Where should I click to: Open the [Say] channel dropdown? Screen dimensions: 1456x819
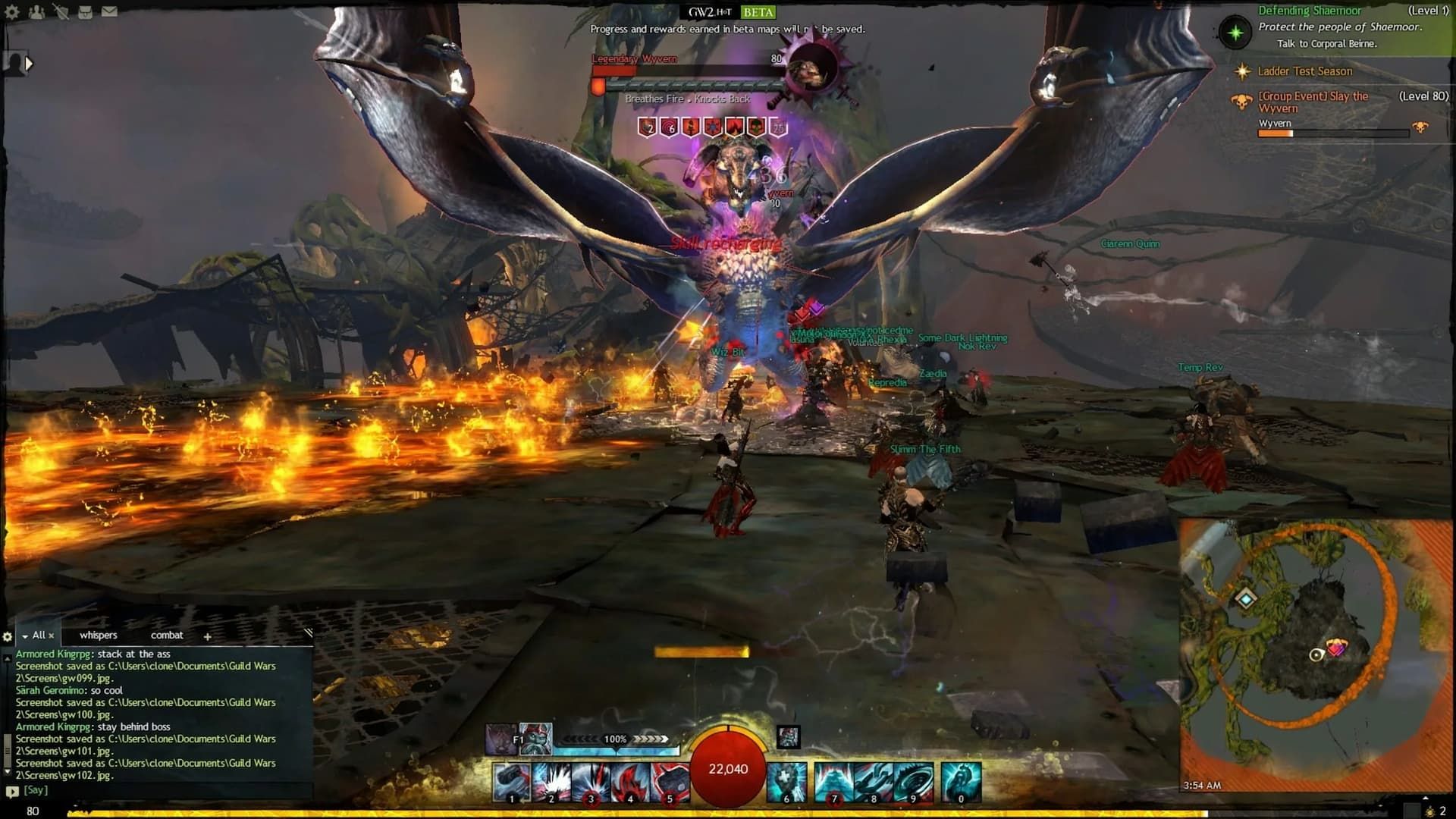[12, 789]
